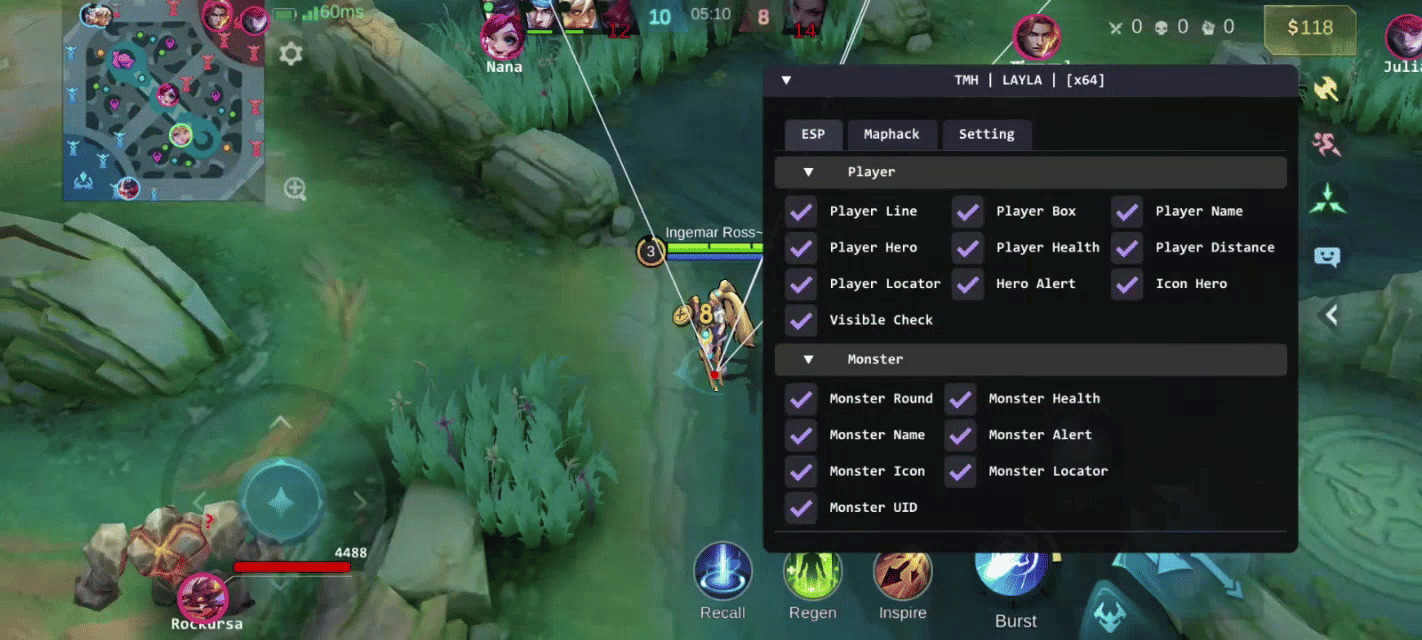Click the minimap
This screenshot has width=1422, height=640.
point(164,100)
